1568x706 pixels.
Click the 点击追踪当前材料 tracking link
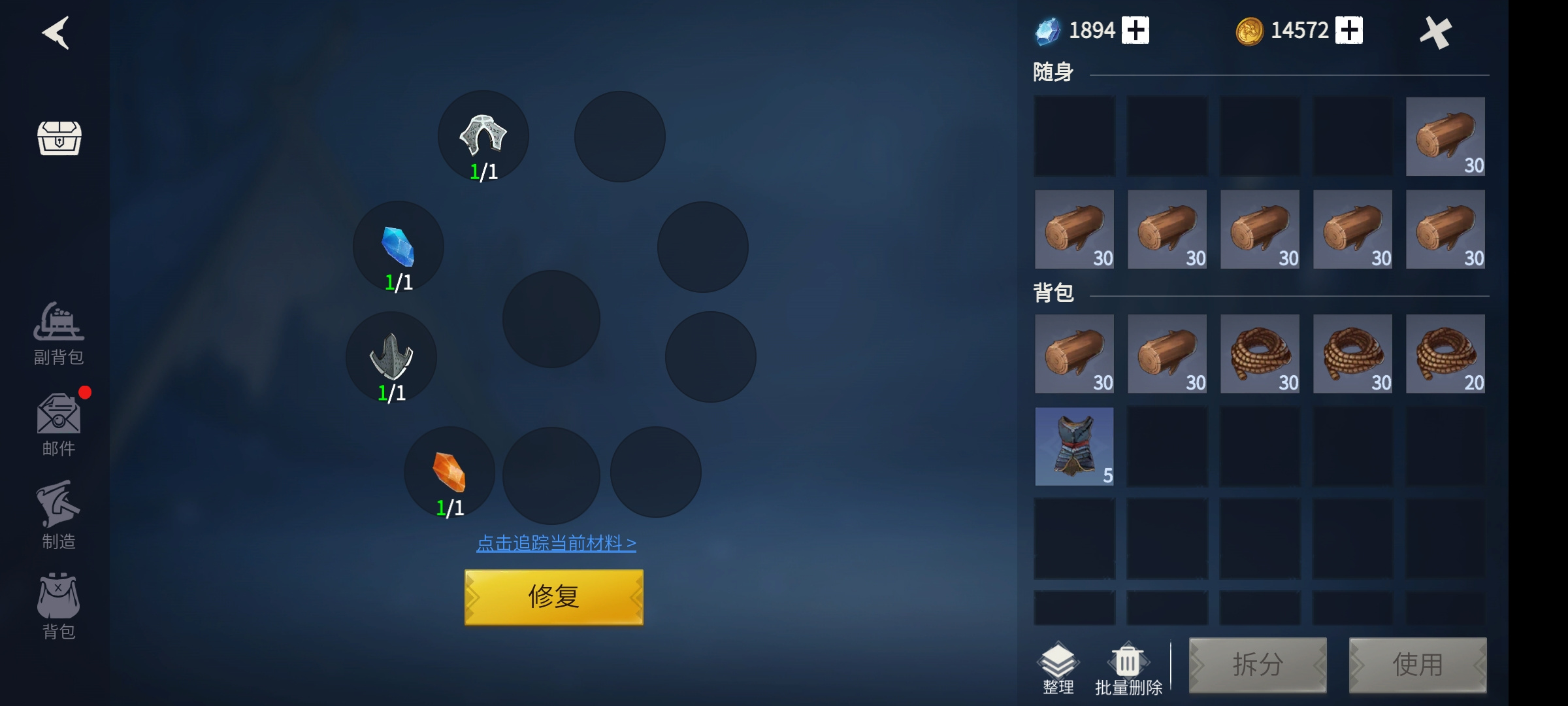pos(556,543)
